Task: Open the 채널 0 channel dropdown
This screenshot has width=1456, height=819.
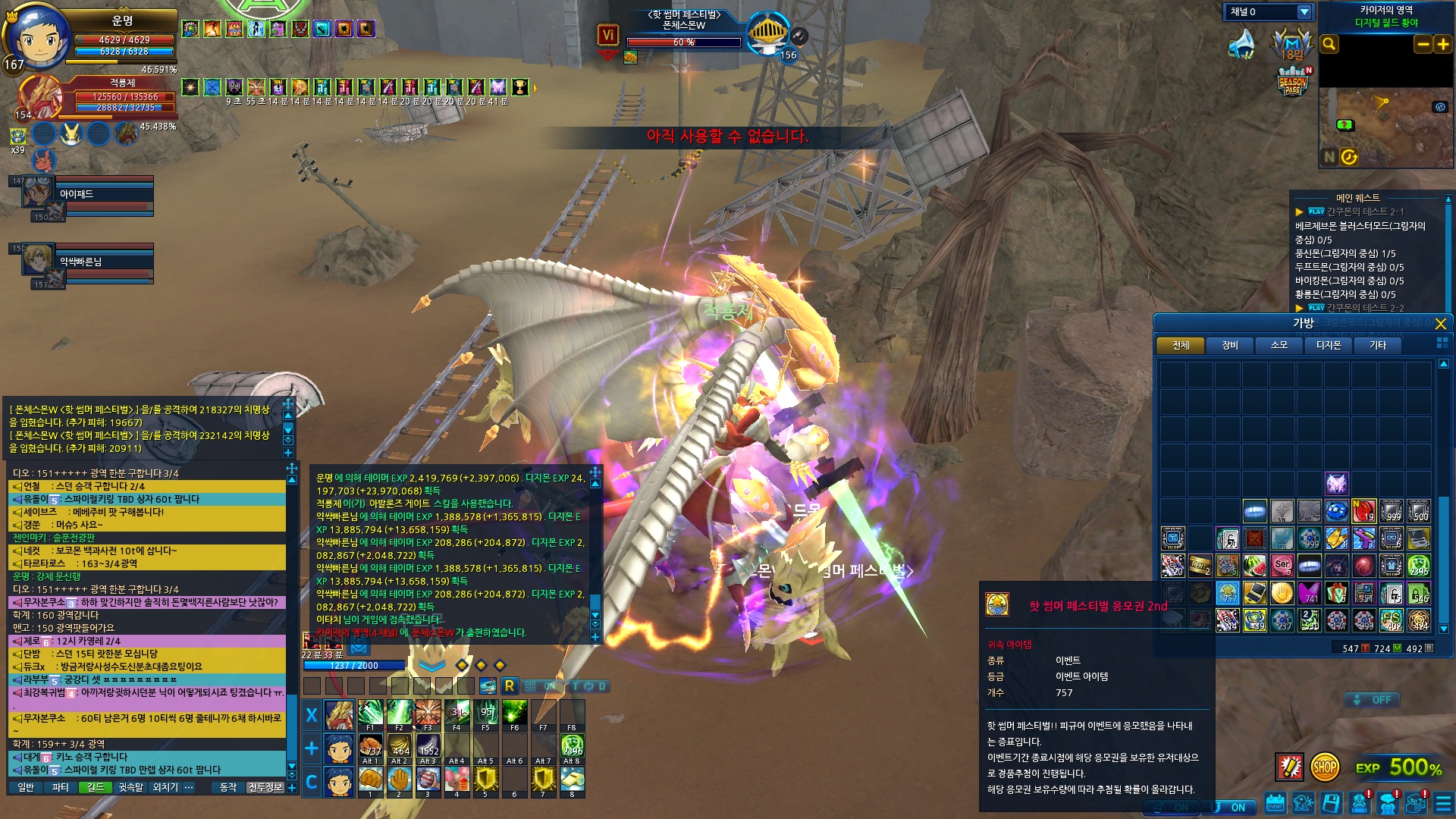Action: pyautogui.click(x=1304, y=12)
